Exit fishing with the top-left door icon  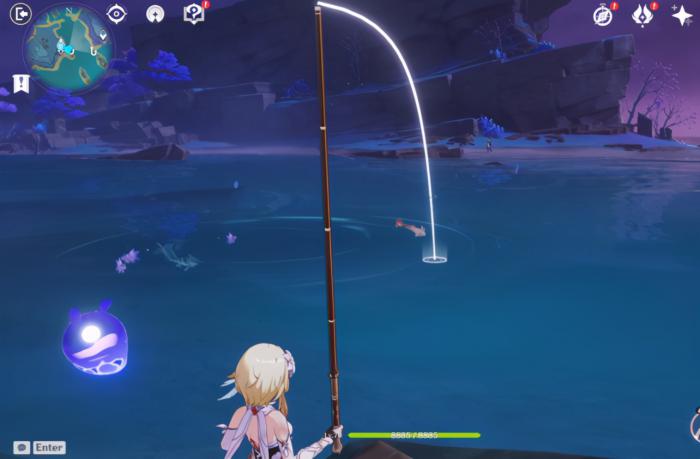pos(21,13)
